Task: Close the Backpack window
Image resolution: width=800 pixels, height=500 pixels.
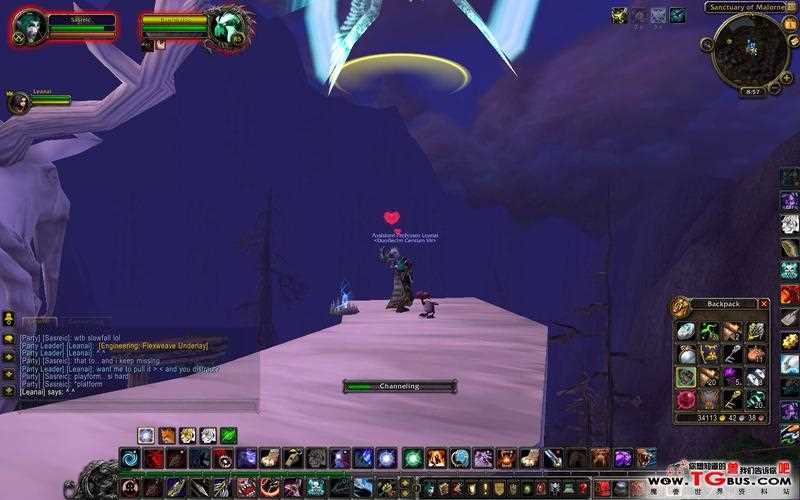Action: pos(764,303)
